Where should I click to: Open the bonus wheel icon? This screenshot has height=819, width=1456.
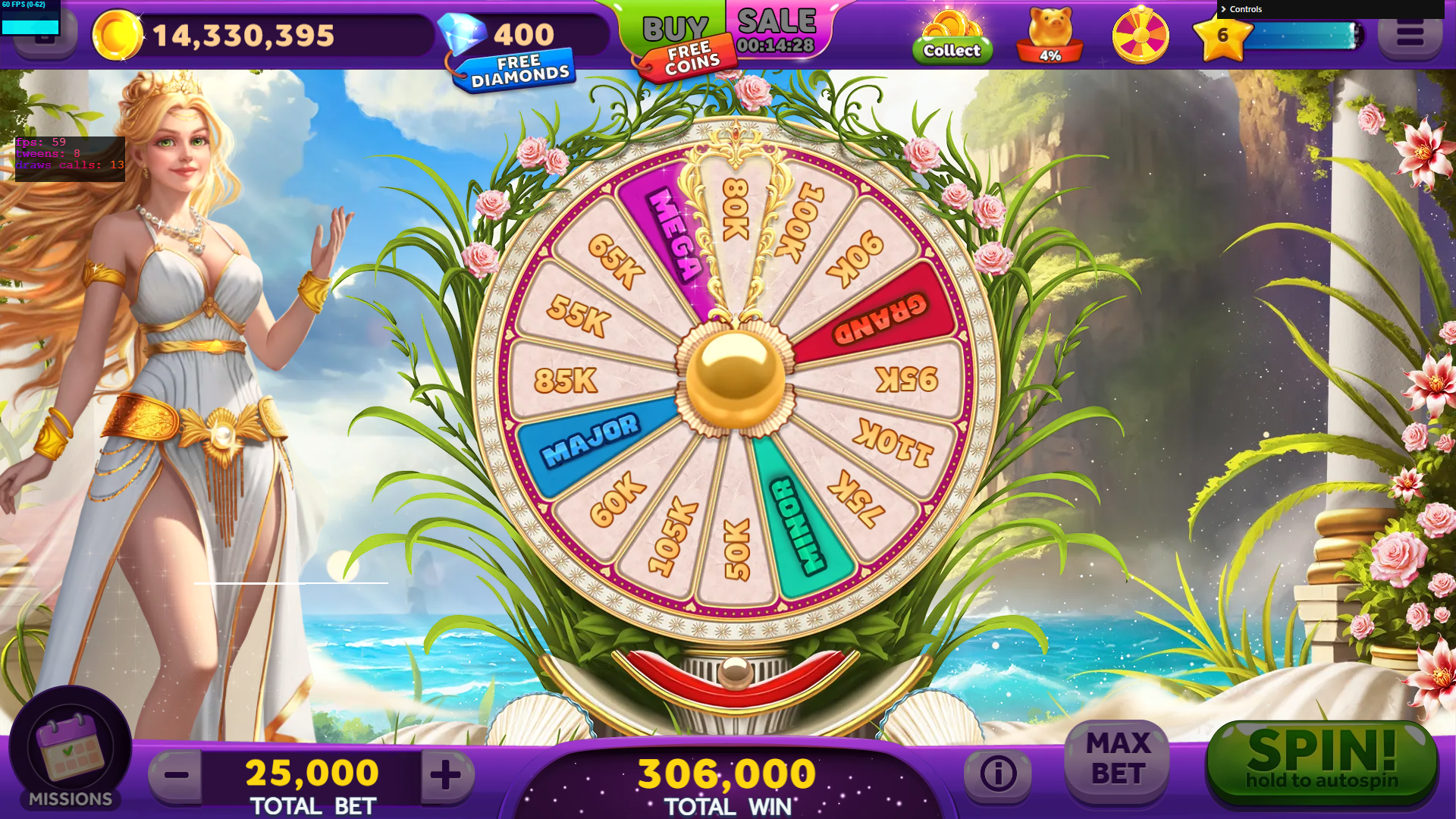pyautogui.click(x=1140, y=36)
